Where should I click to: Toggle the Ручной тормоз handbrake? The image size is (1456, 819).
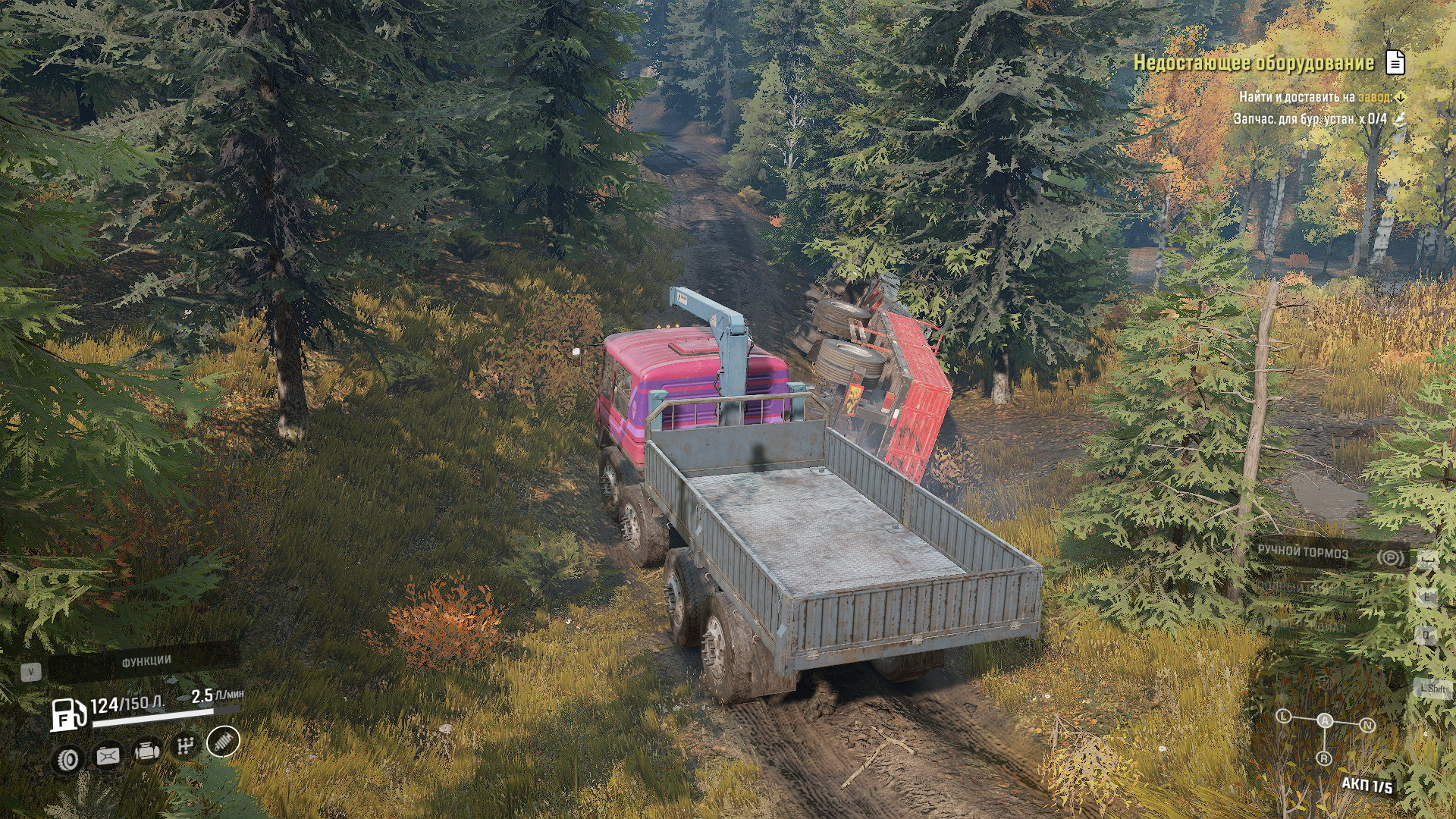pyautogui.click(x=1303, y=553)
